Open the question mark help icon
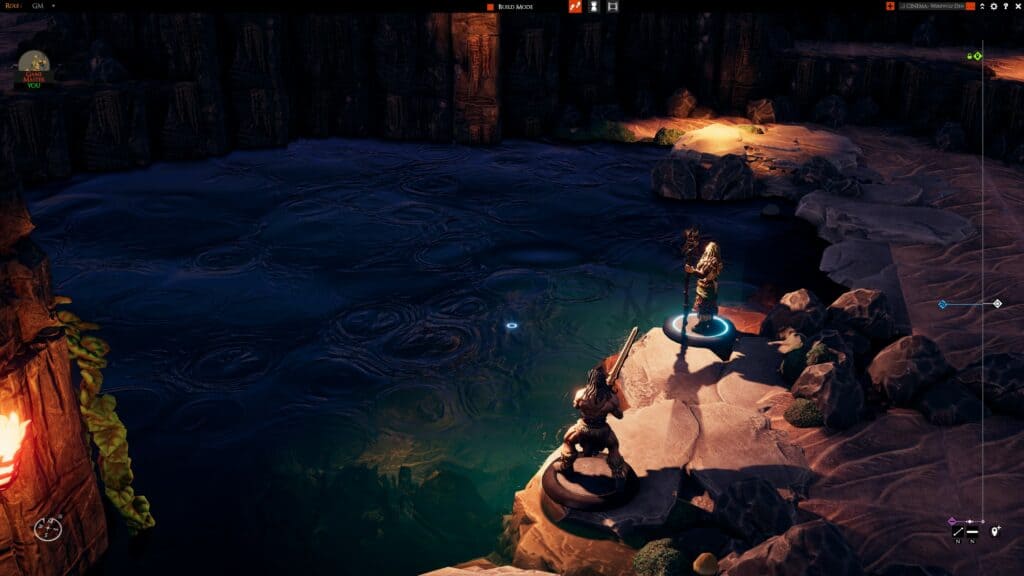The image size is (1024, 576). (1004, 7)
